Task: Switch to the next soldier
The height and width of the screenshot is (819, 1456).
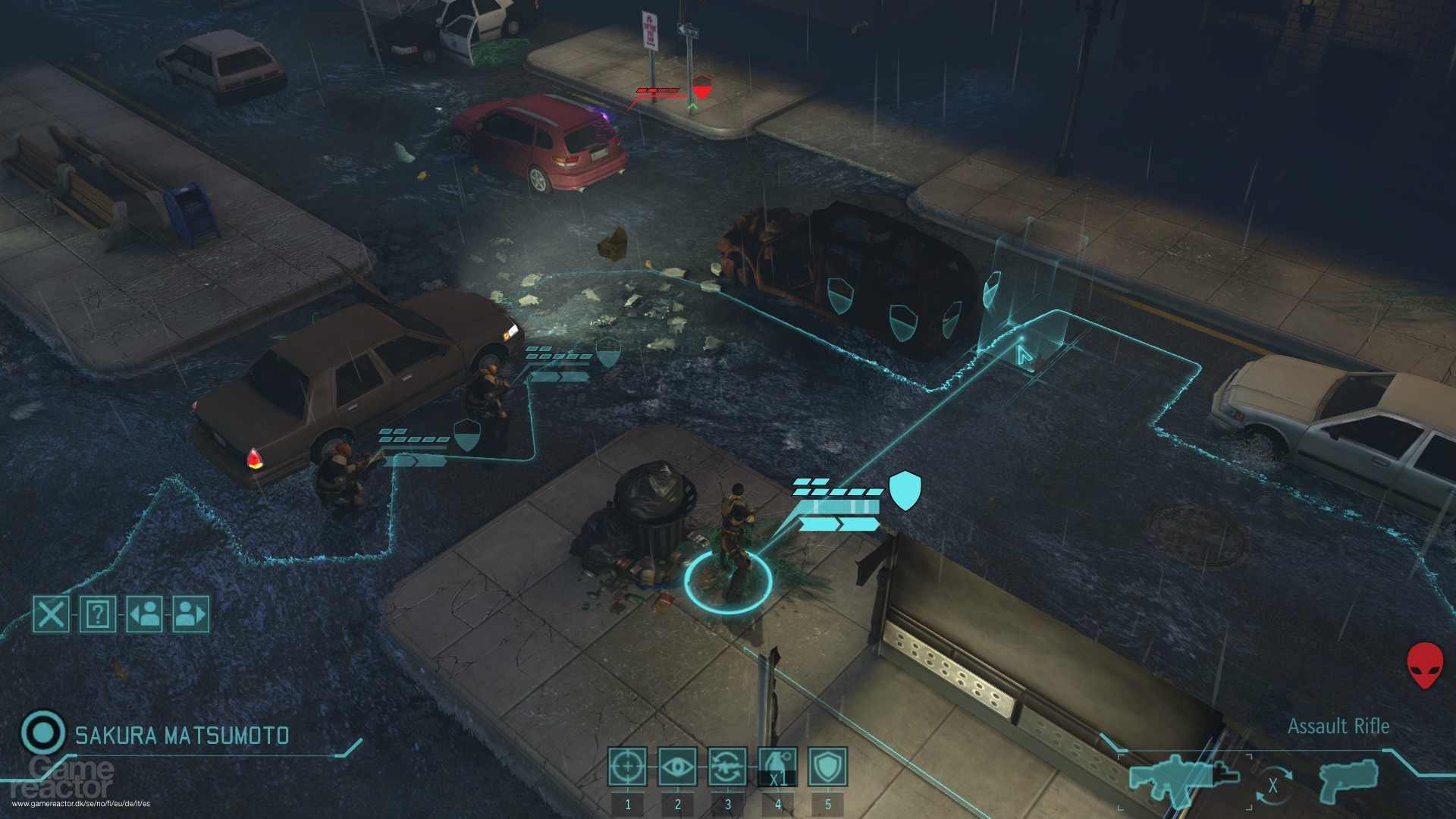Action: (x=192, y=615)
